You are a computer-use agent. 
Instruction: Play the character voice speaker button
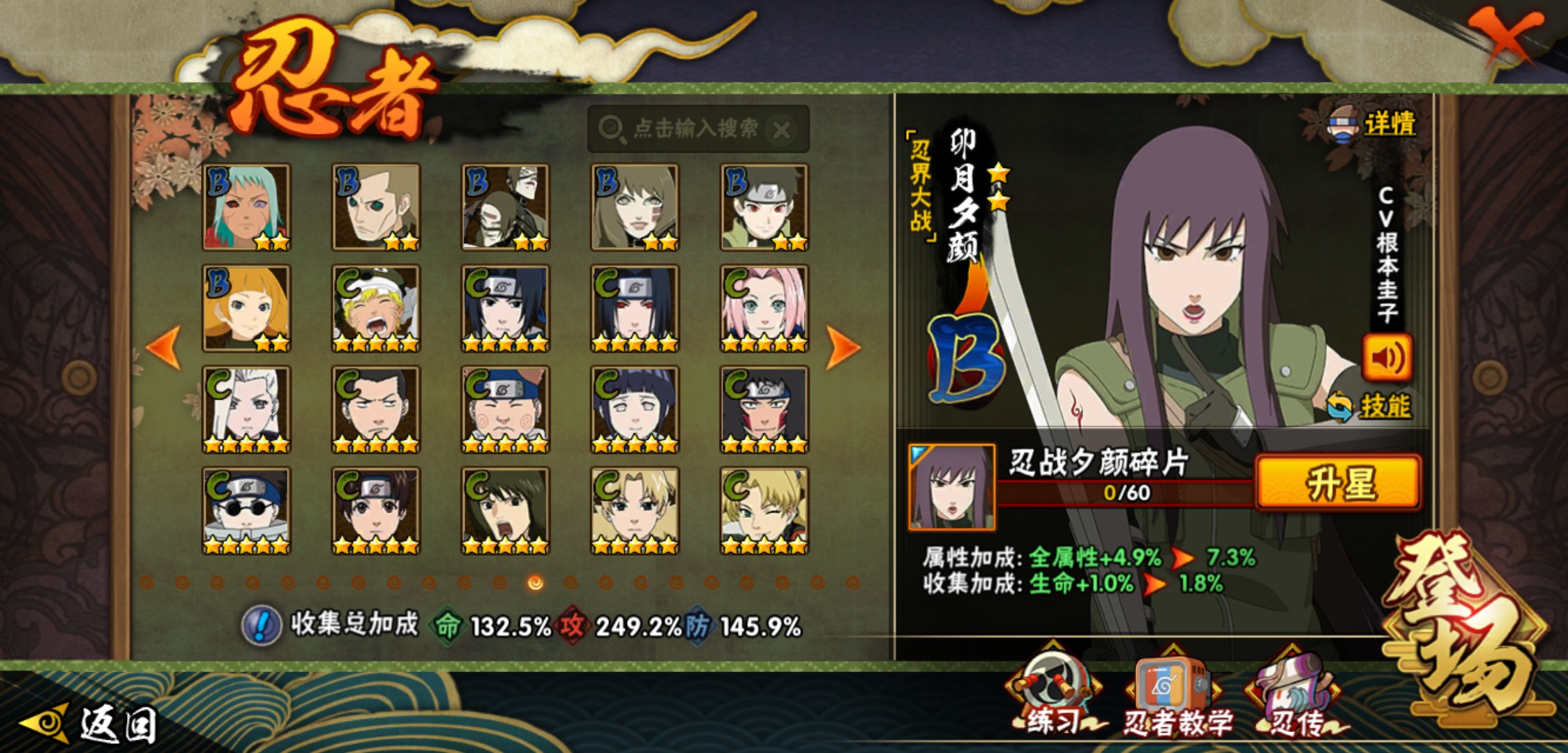(1387, 358)
